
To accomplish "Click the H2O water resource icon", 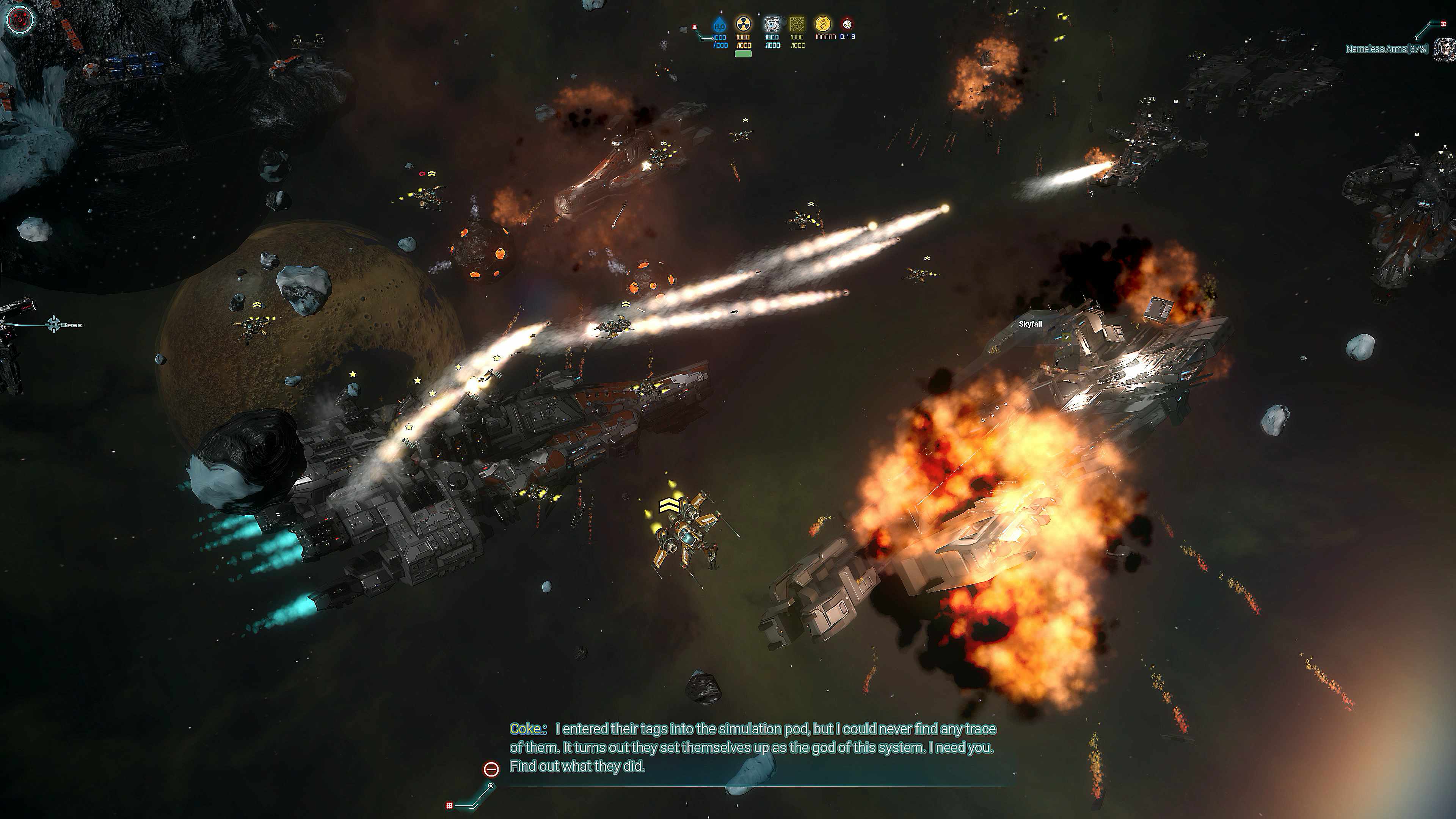I will (719, 25).
